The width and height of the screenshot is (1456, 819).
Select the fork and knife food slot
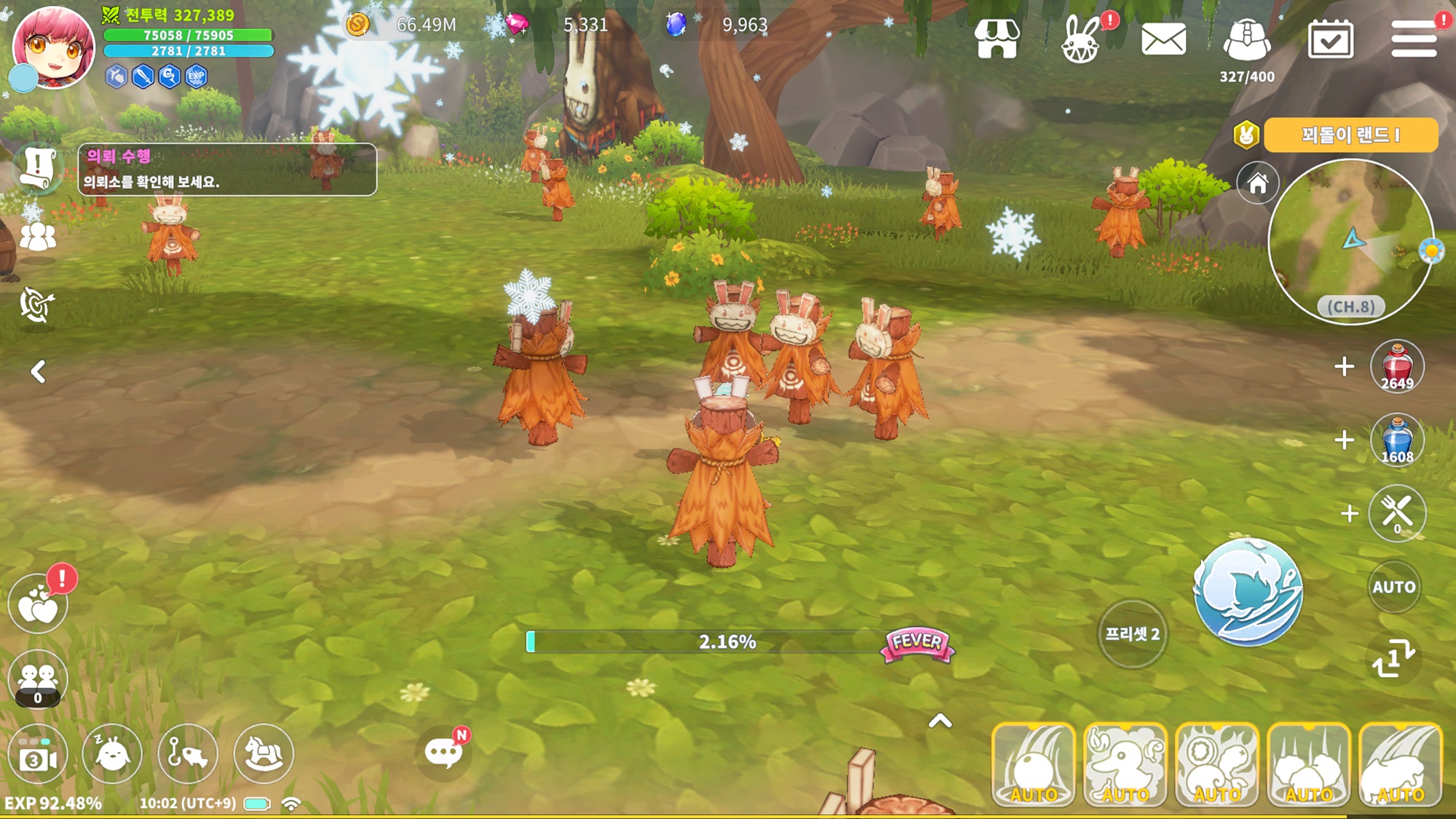[1396, 513]
